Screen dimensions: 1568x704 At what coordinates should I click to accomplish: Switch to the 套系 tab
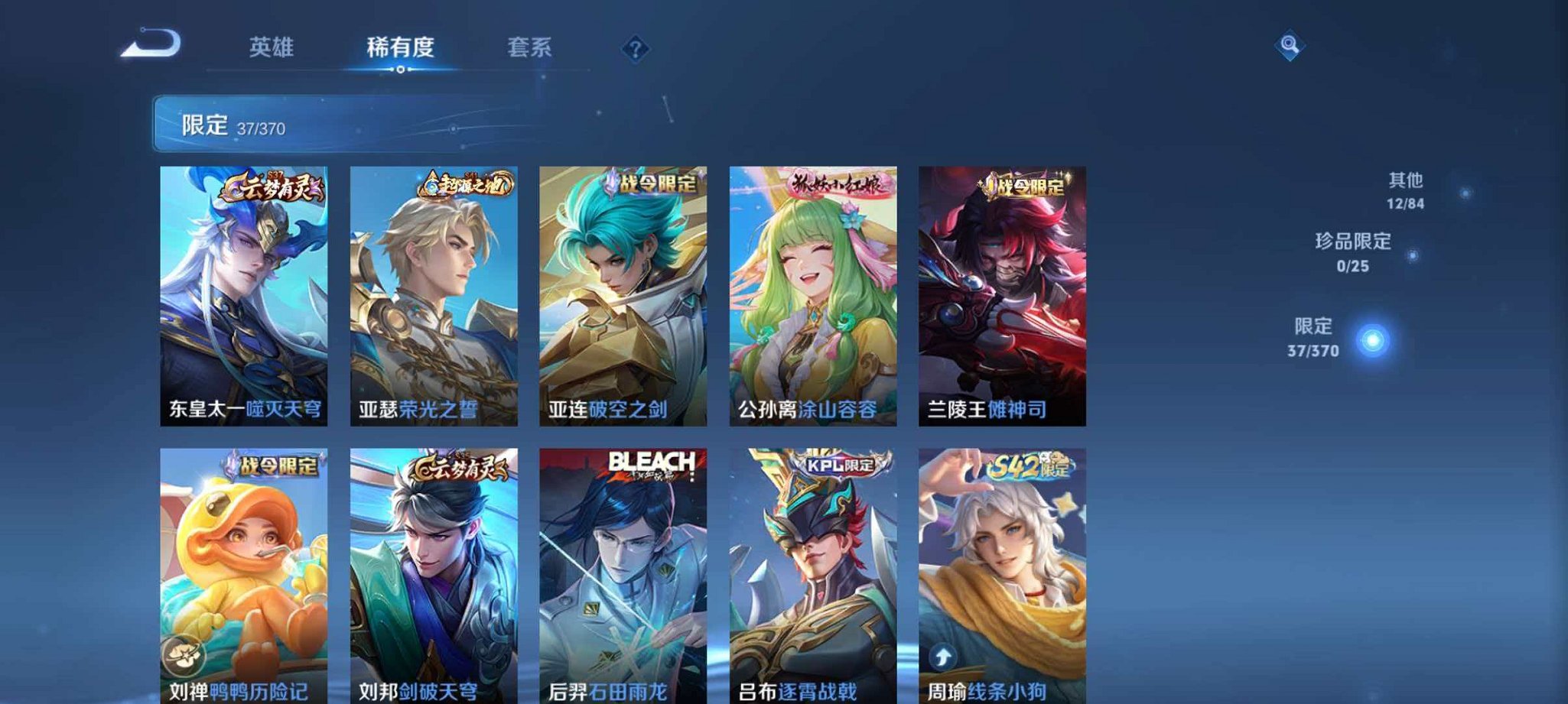pos(529,47)
